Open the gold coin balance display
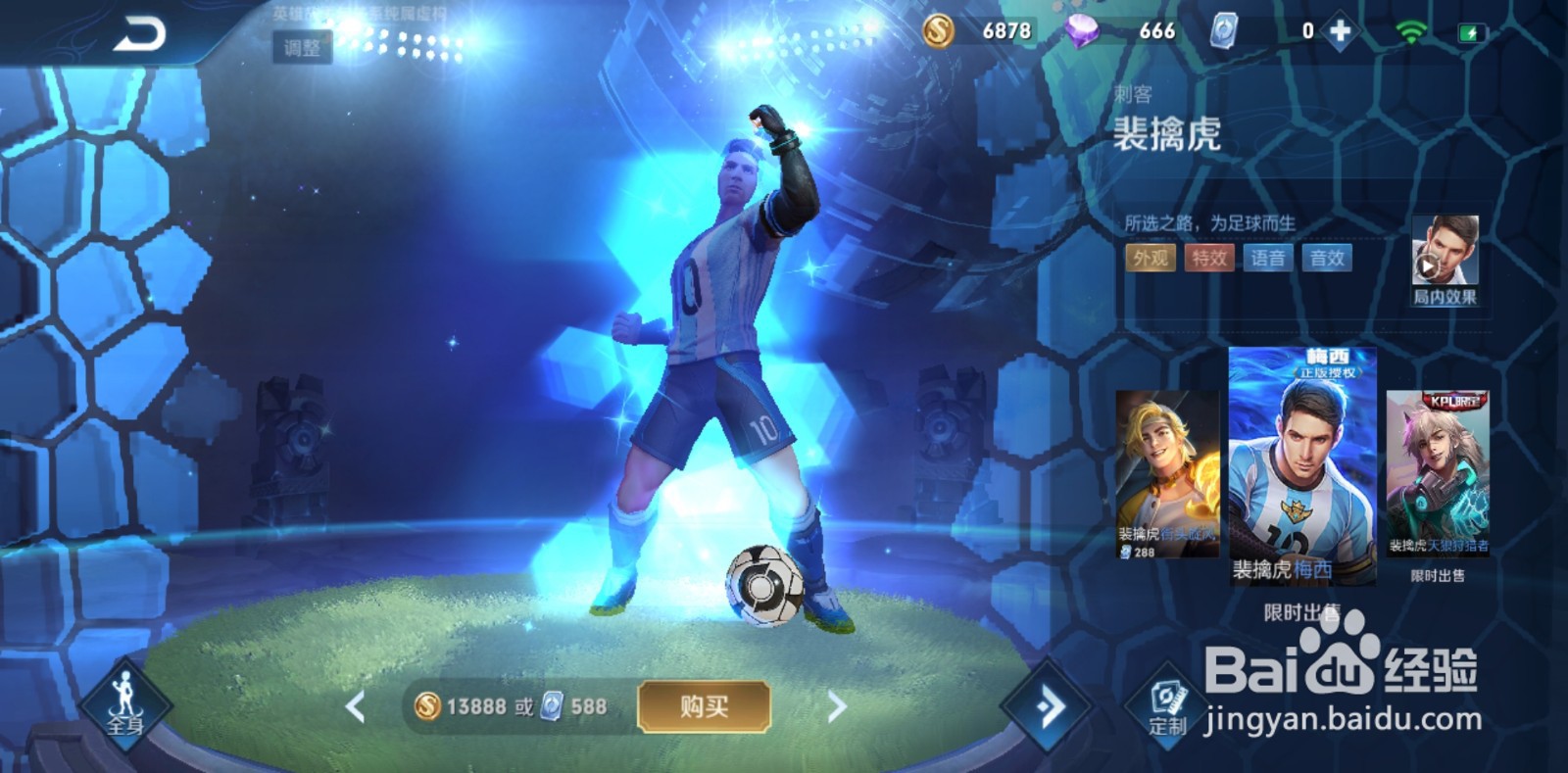Image resolution: width=1568 pixels, height=773 pixels. click(x=970, y=30)
